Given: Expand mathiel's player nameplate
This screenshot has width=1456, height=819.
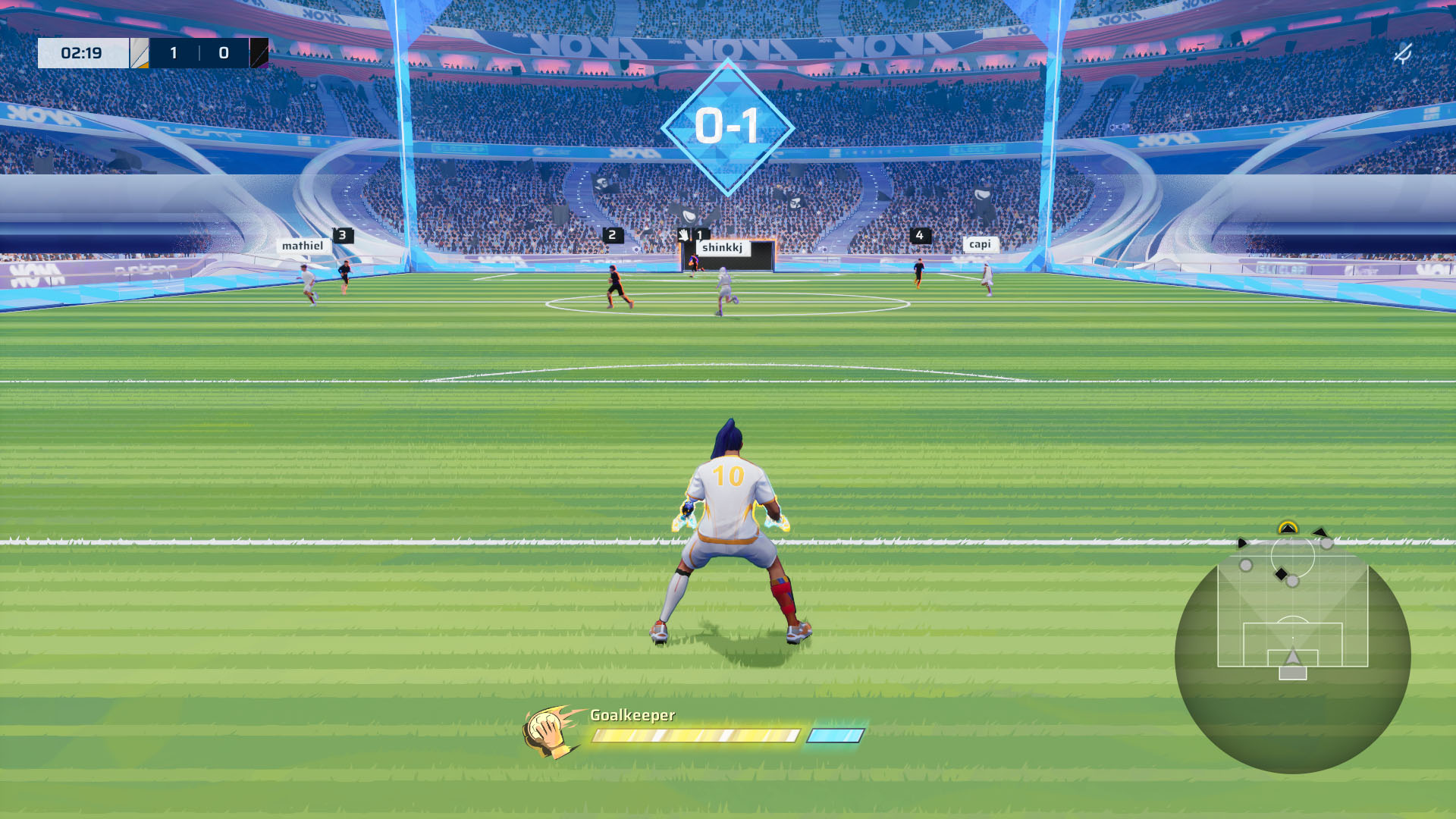Looking at the screenshot, I should [302, 245].
